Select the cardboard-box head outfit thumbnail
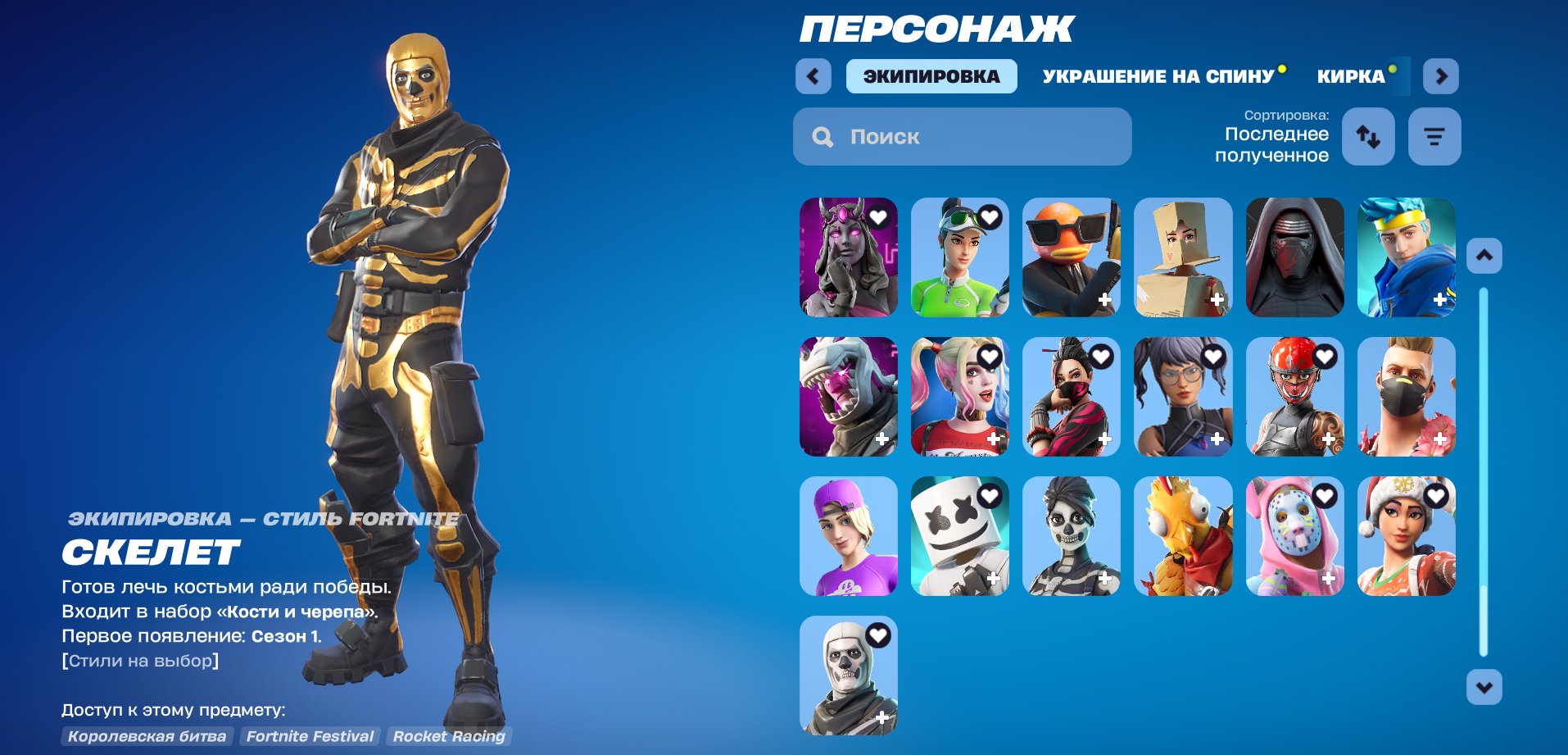Screen dimensions: 1568x755 (x=1183, y=258)
